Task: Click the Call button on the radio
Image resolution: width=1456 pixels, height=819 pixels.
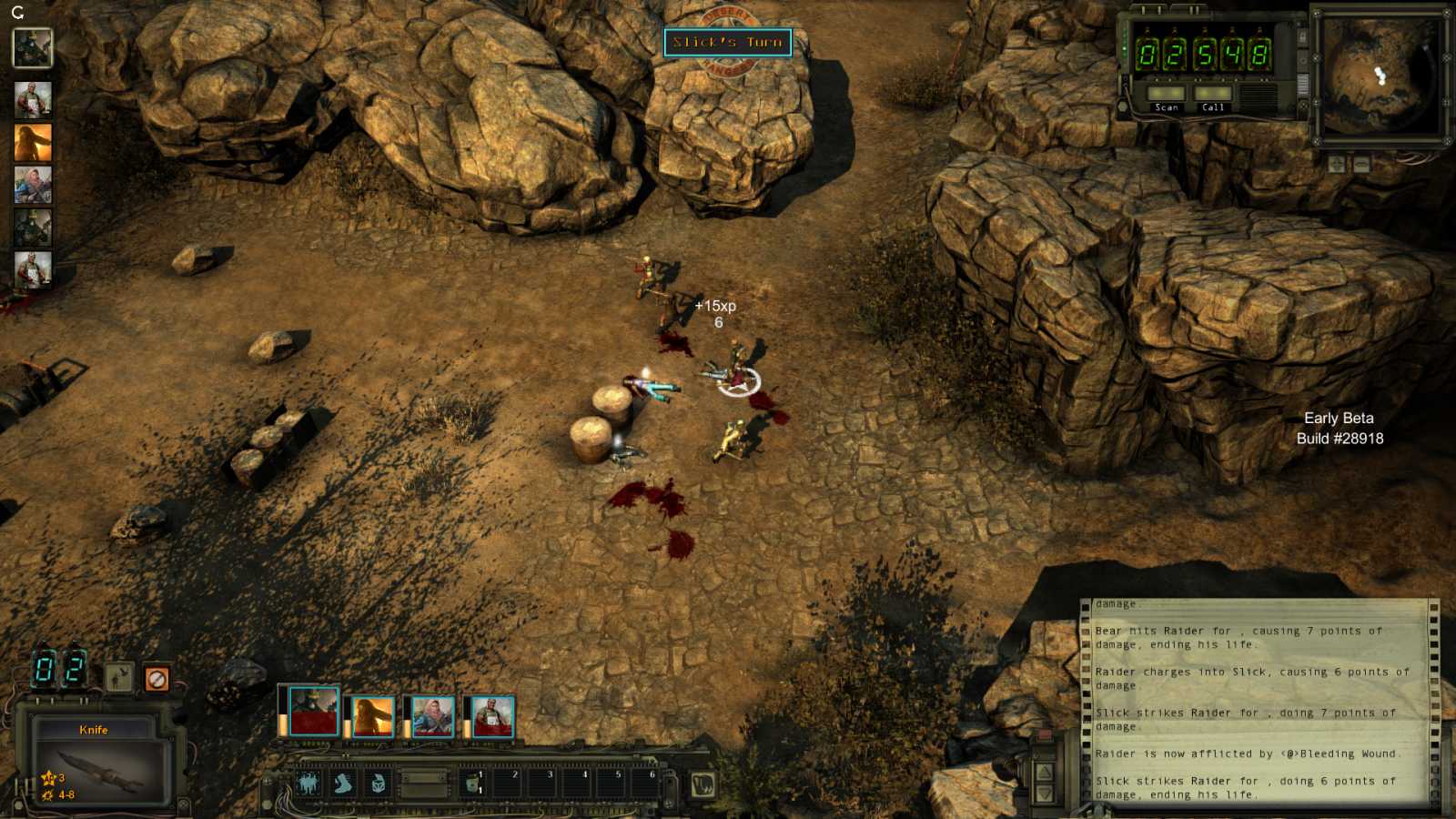Action: pos(1212,95)
